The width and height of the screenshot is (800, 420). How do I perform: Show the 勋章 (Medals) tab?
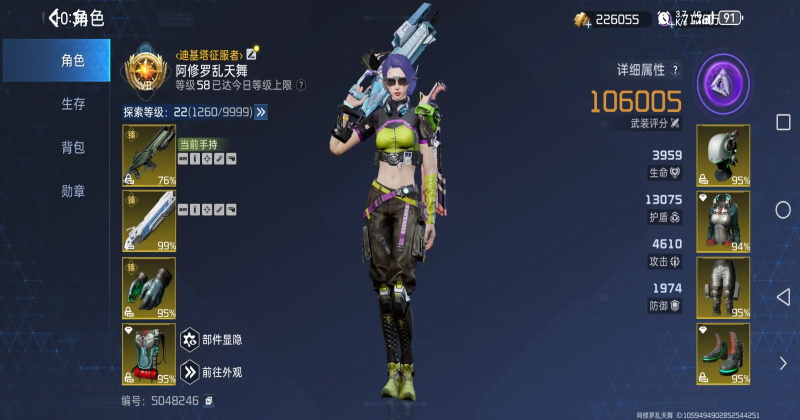[x=72, y=190]
